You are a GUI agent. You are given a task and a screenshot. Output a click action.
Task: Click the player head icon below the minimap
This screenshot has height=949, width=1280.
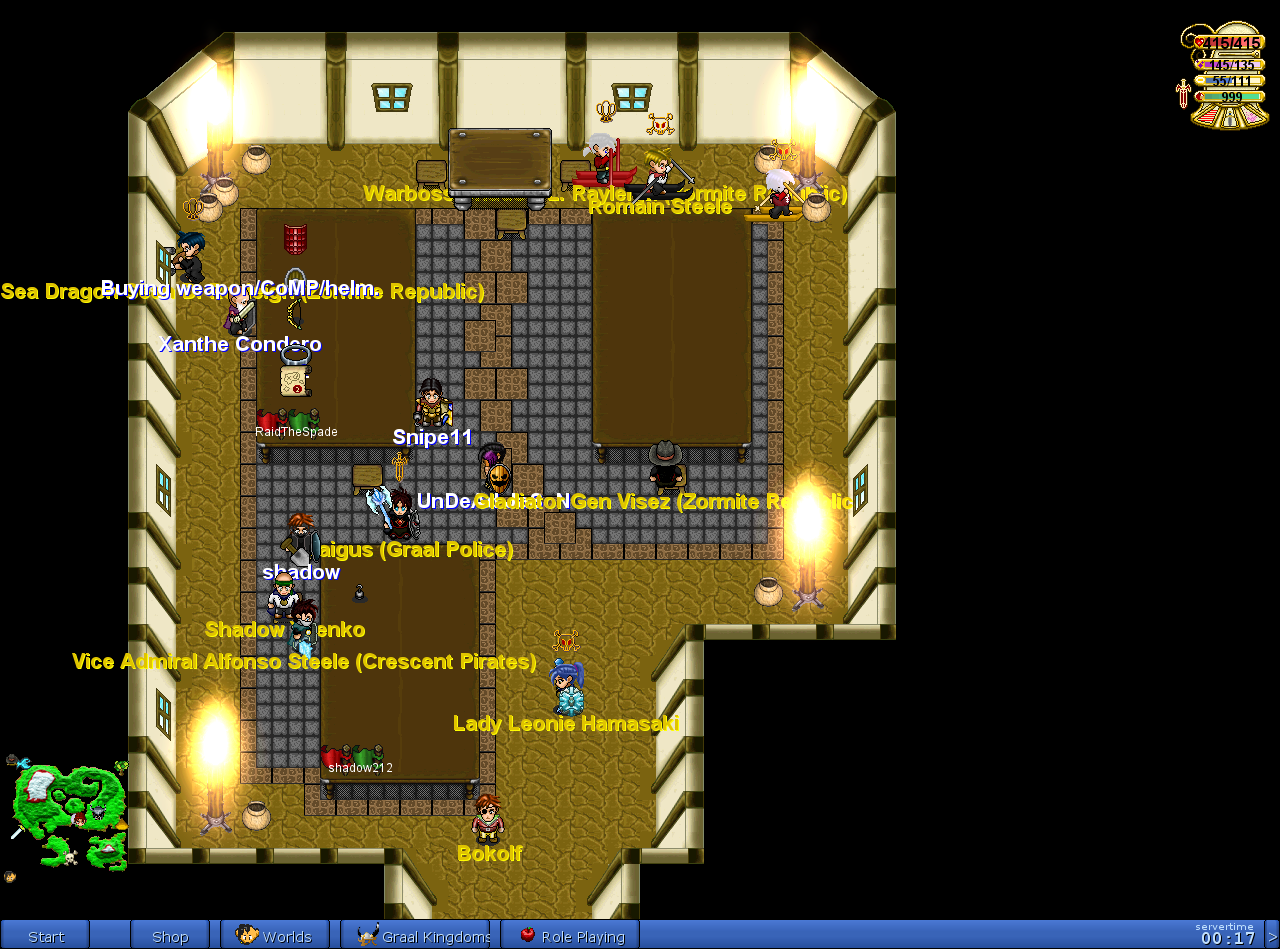(10, 877)
